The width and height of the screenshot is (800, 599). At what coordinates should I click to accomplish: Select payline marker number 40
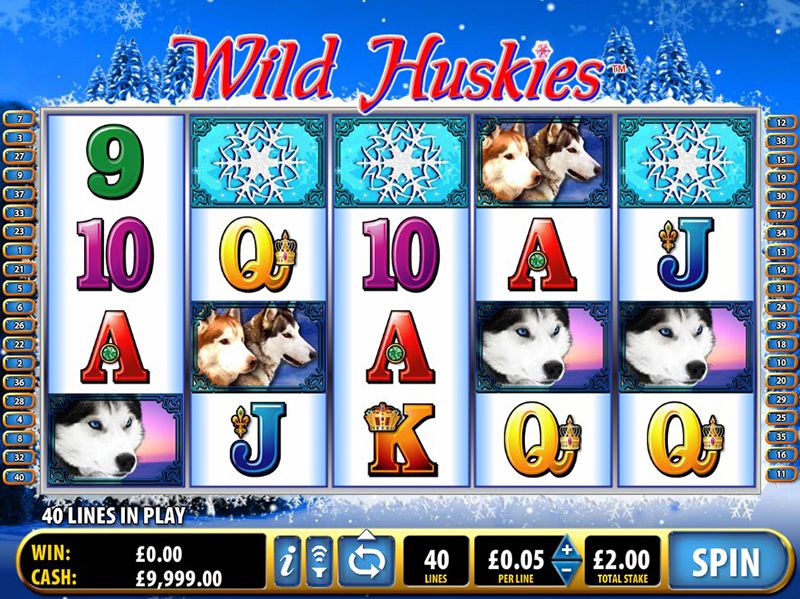tap(19, 476)
